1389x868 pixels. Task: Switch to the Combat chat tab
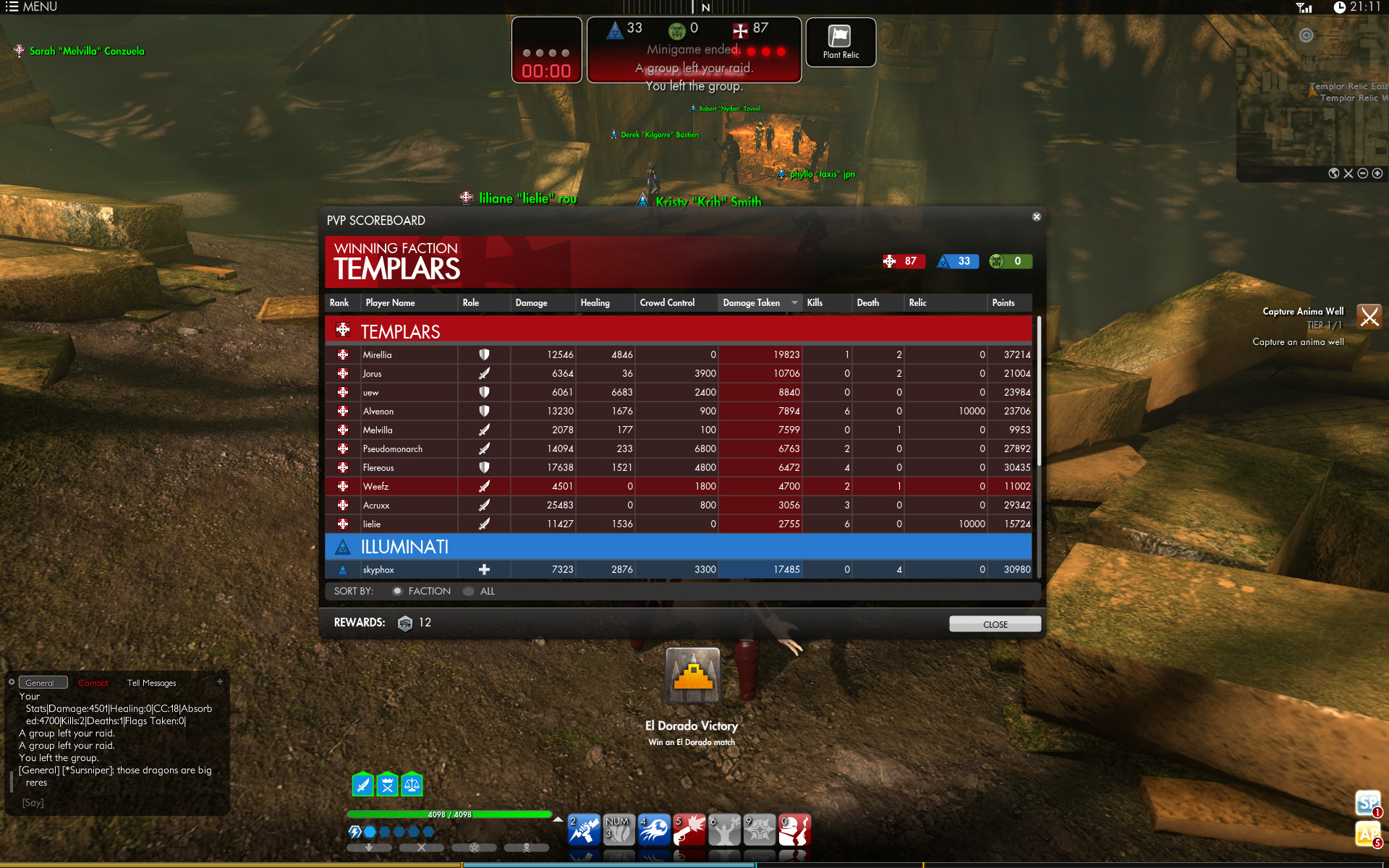click(x=93, y=683)
